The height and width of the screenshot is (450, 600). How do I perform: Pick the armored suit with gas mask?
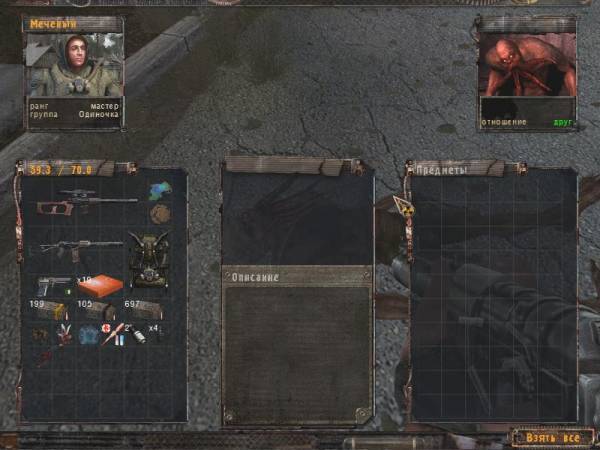coord(148,255)
